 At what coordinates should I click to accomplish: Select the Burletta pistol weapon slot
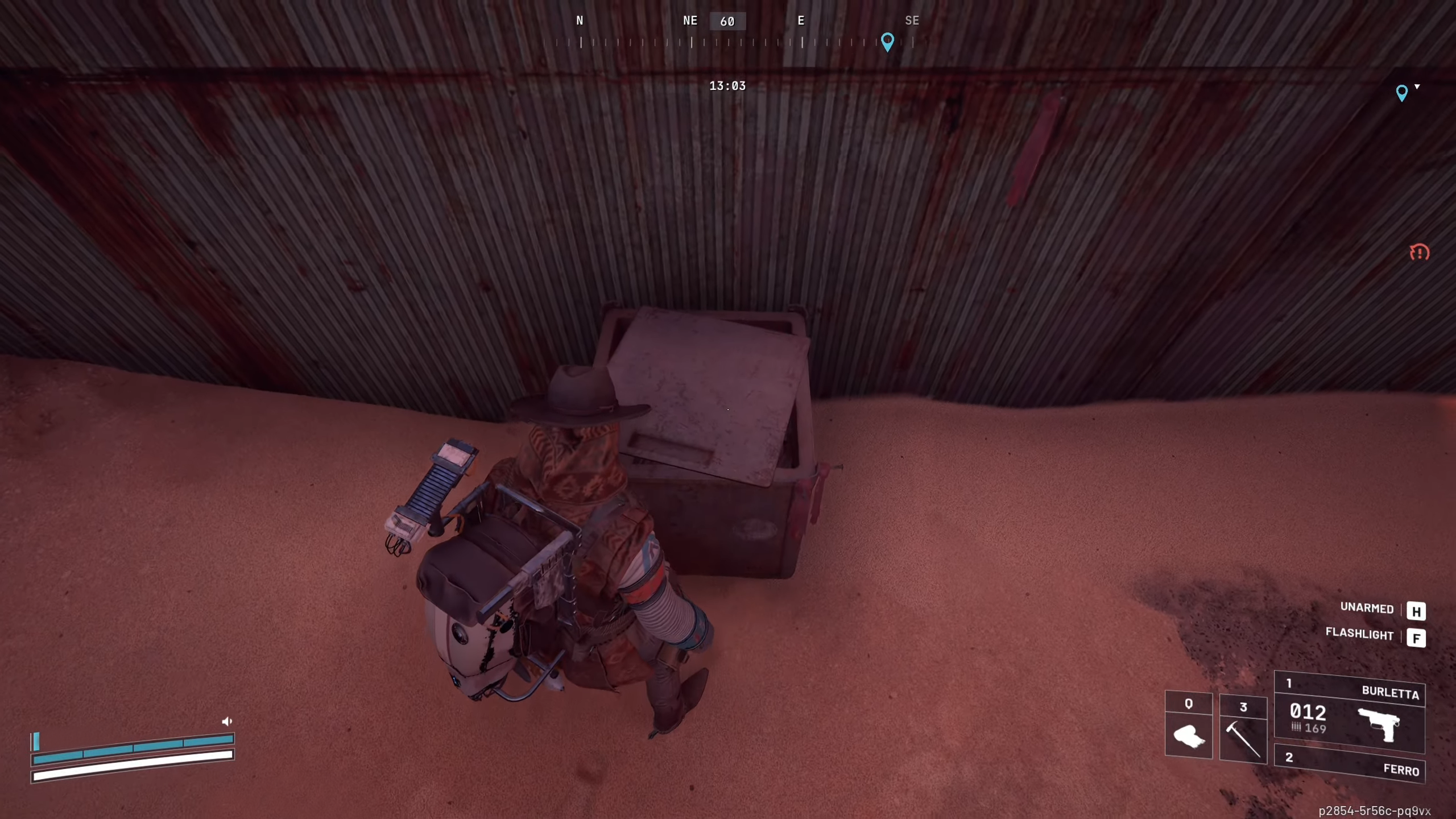[x=1349, y=713]
